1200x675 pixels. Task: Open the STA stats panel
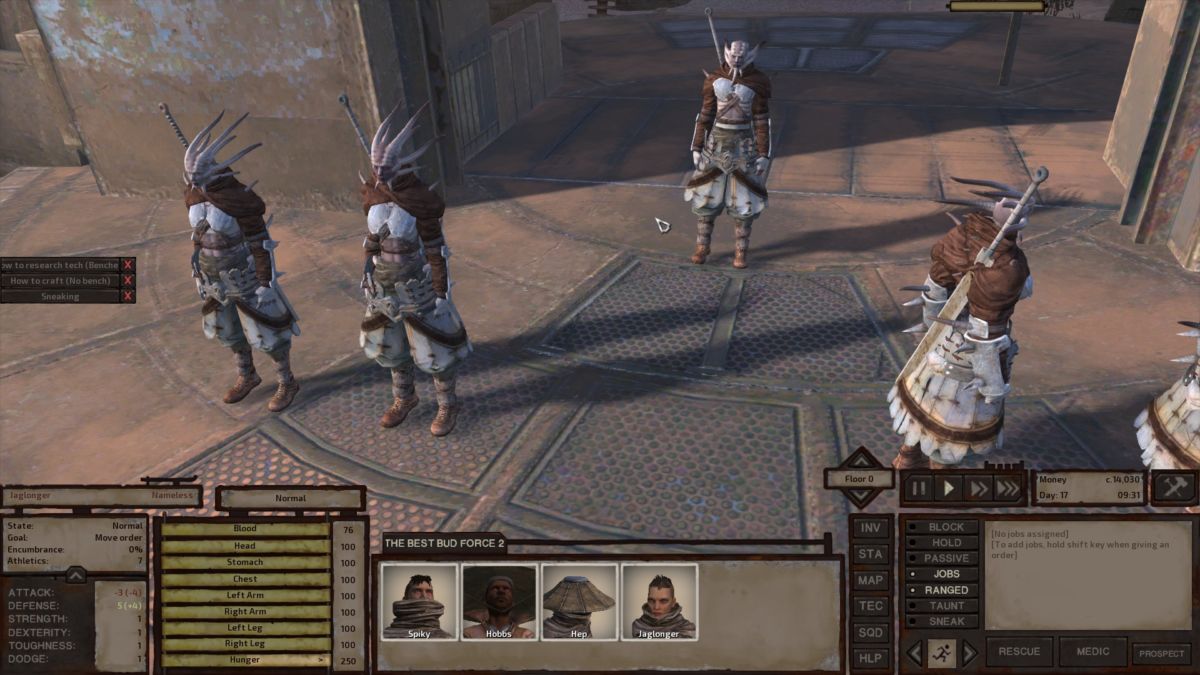click(x=871, y=554)
